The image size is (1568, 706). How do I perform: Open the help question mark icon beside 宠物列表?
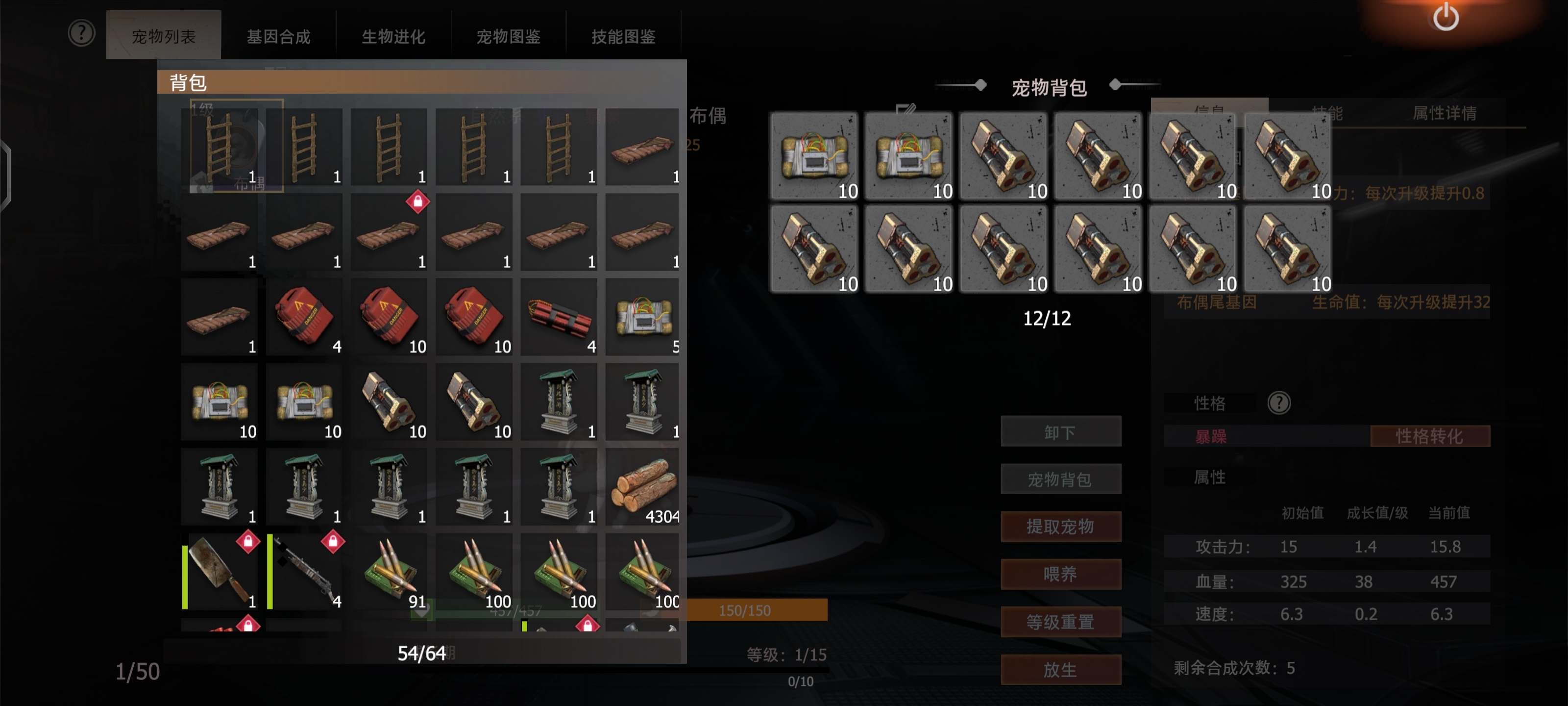coord(81,33)
